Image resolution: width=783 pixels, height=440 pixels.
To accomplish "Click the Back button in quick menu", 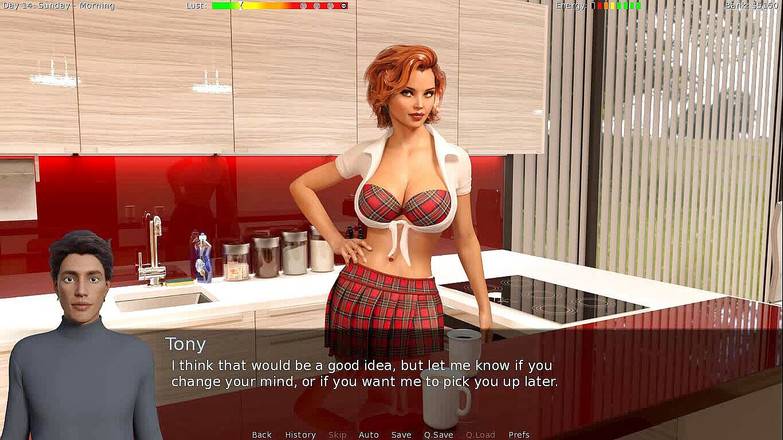I will point(262,434).
